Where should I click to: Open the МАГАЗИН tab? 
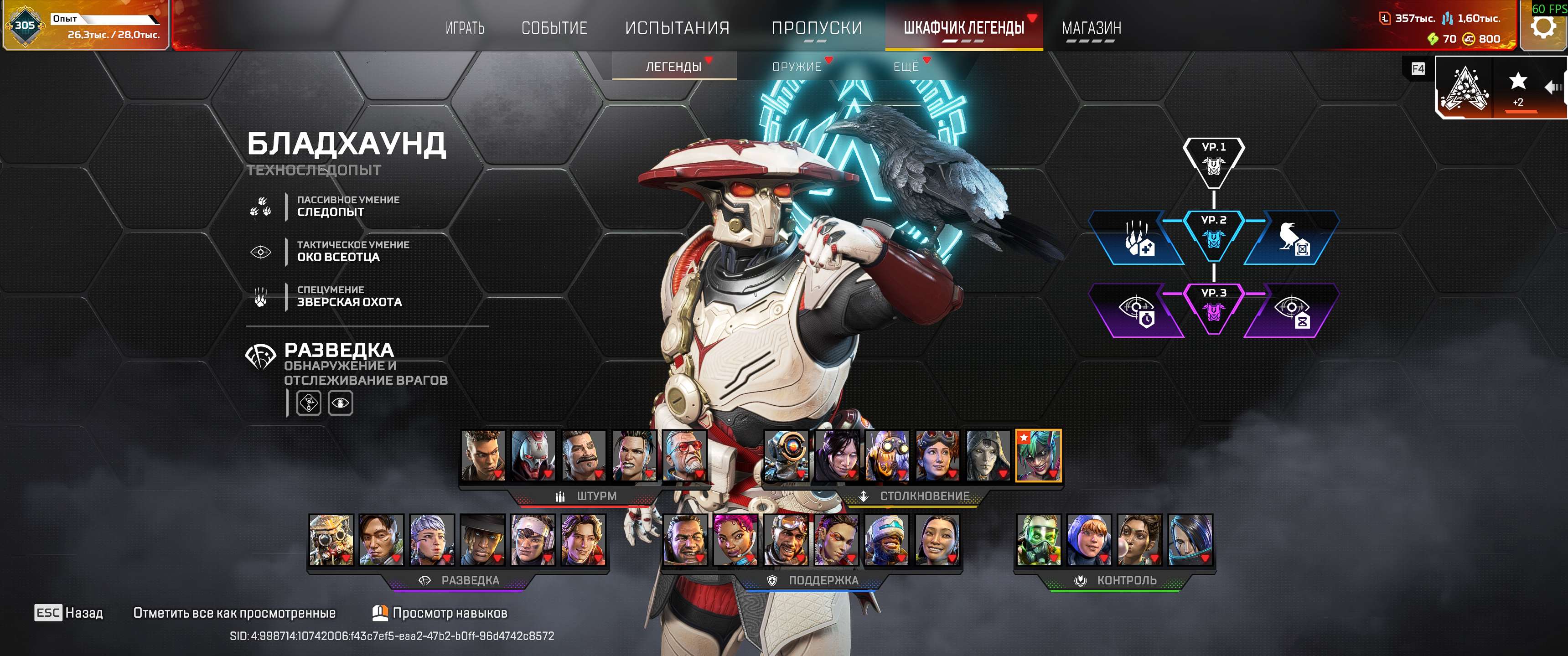1092,27
